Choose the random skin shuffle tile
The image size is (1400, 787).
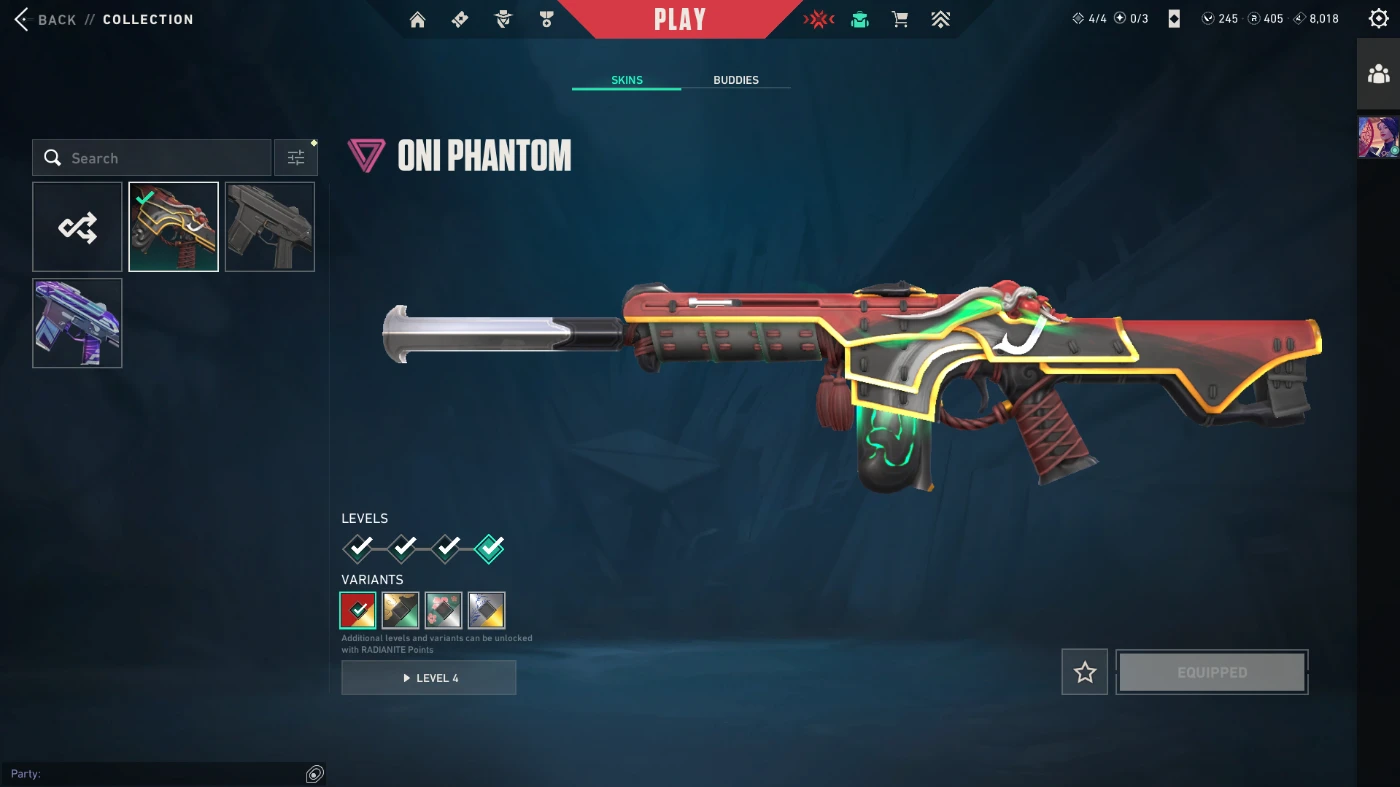click(77, 227)
